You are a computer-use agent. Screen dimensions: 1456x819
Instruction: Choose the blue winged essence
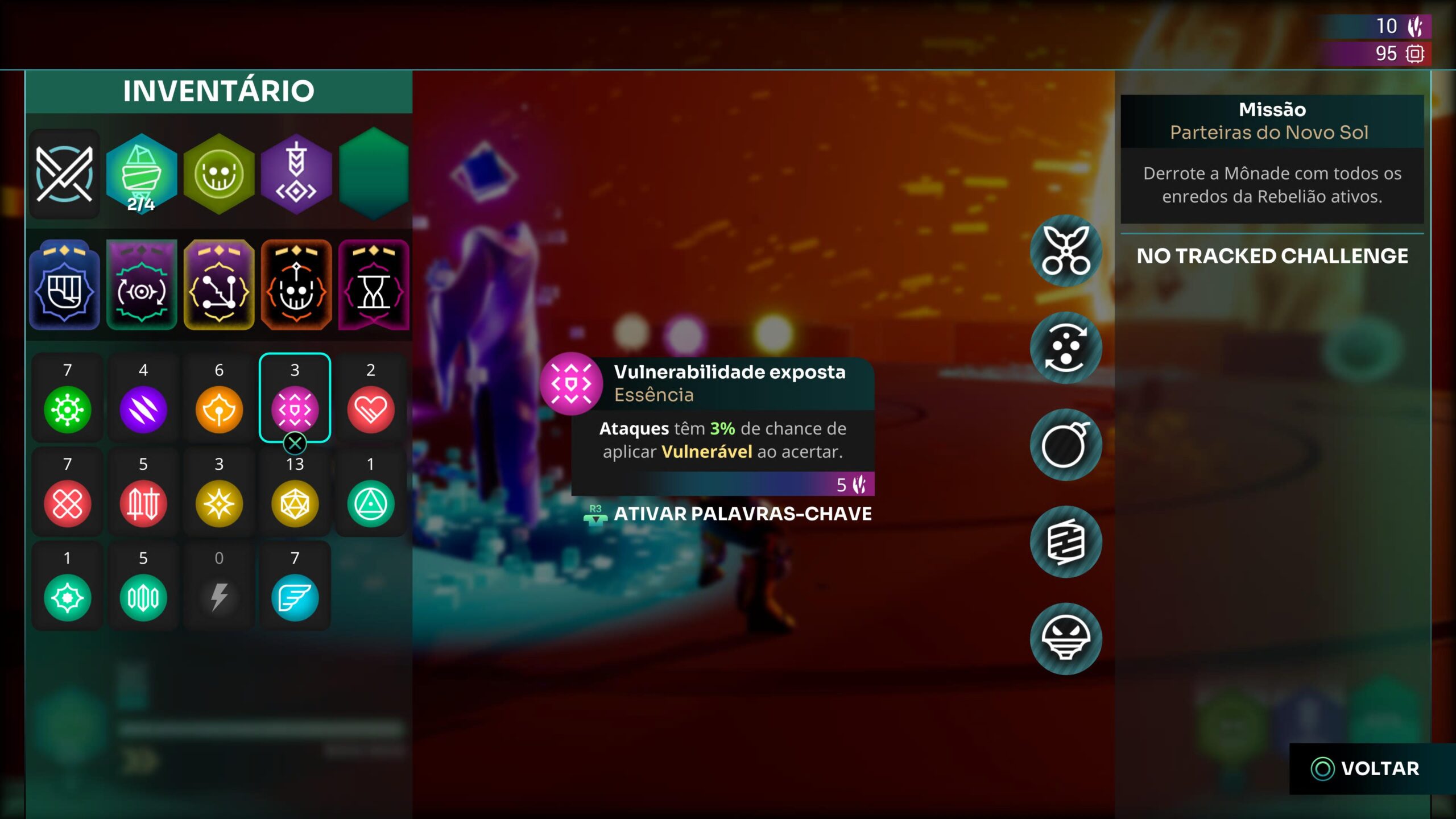pos(295,597)
